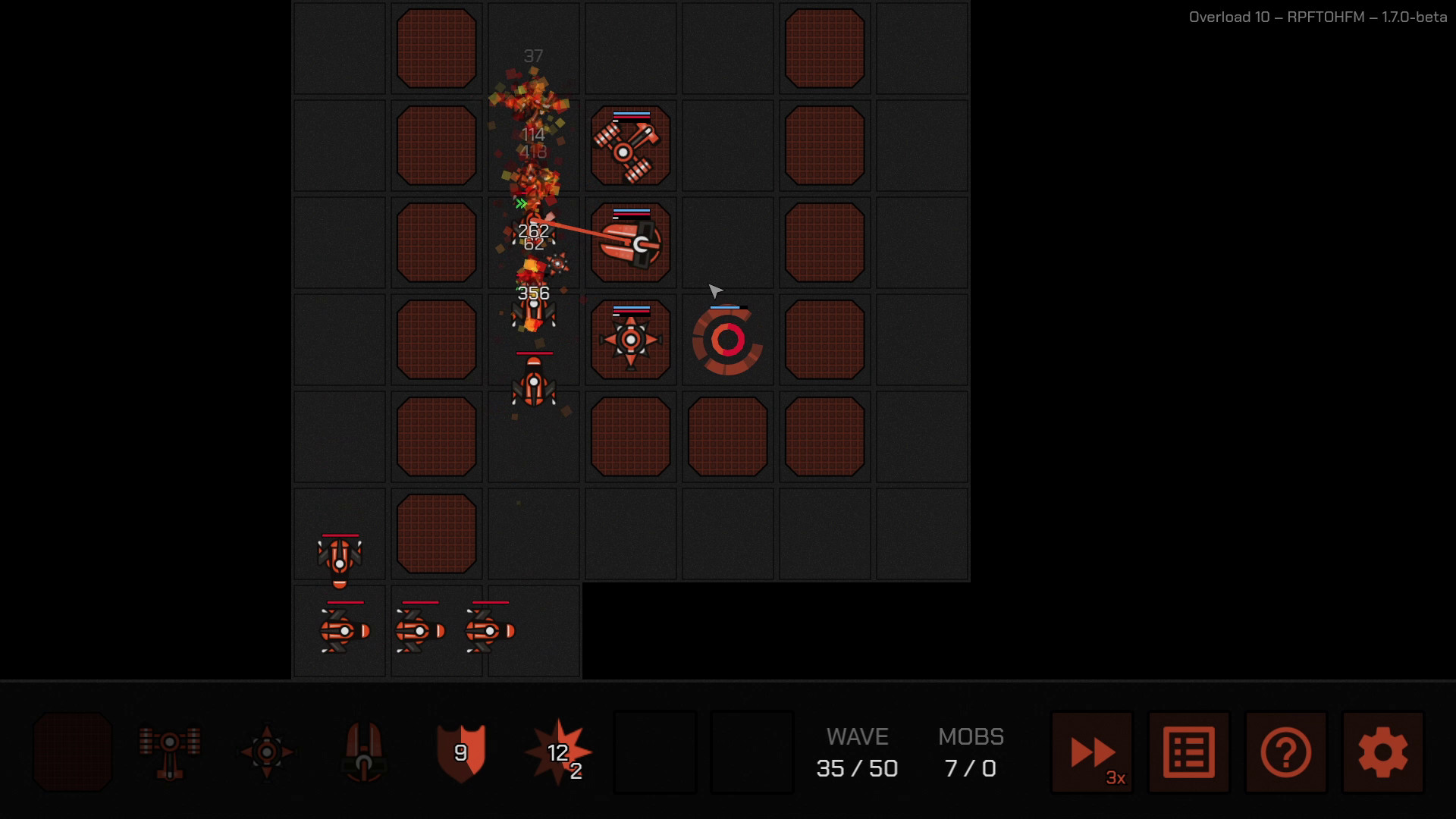The height and width of the screenshot is (819, 1456).
Task: Select the lone tower in bottom-left area
Action: [339, 558]
